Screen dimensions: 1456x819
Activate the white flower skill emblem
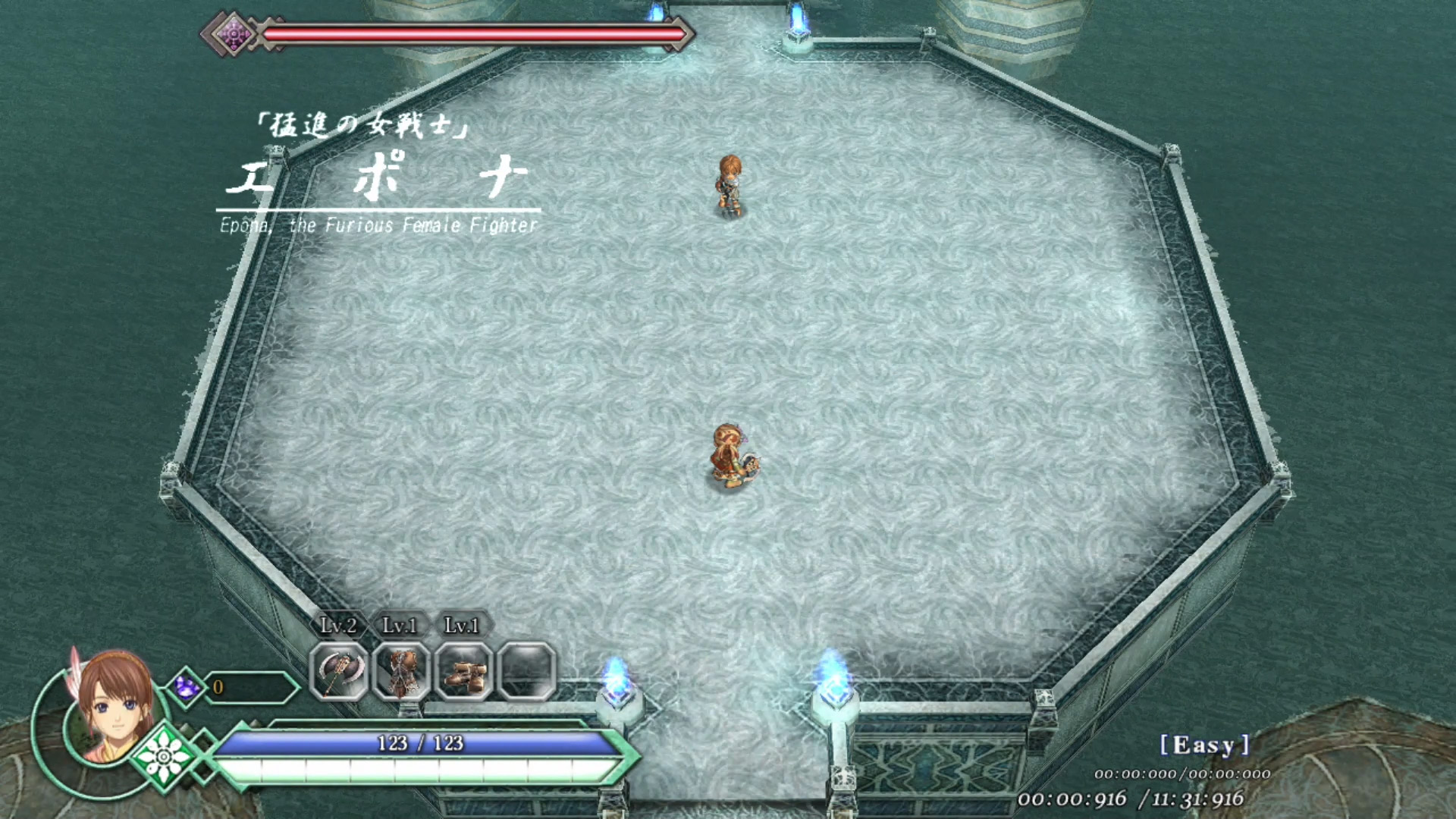[x=163, y=755]
